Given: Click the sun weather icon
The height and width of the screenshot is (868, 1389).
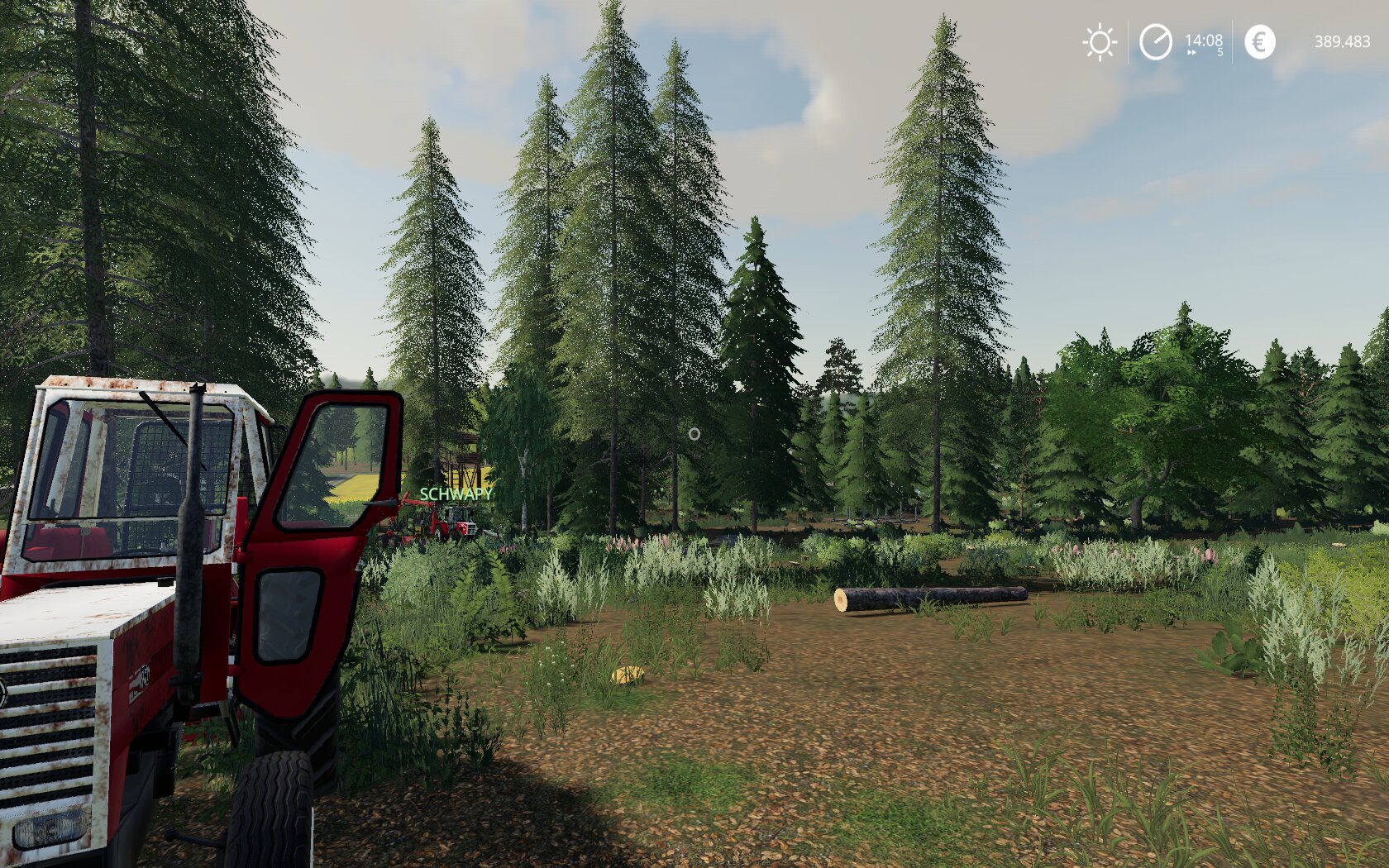Looking at the screenshot, I should tap(1100, 42).
